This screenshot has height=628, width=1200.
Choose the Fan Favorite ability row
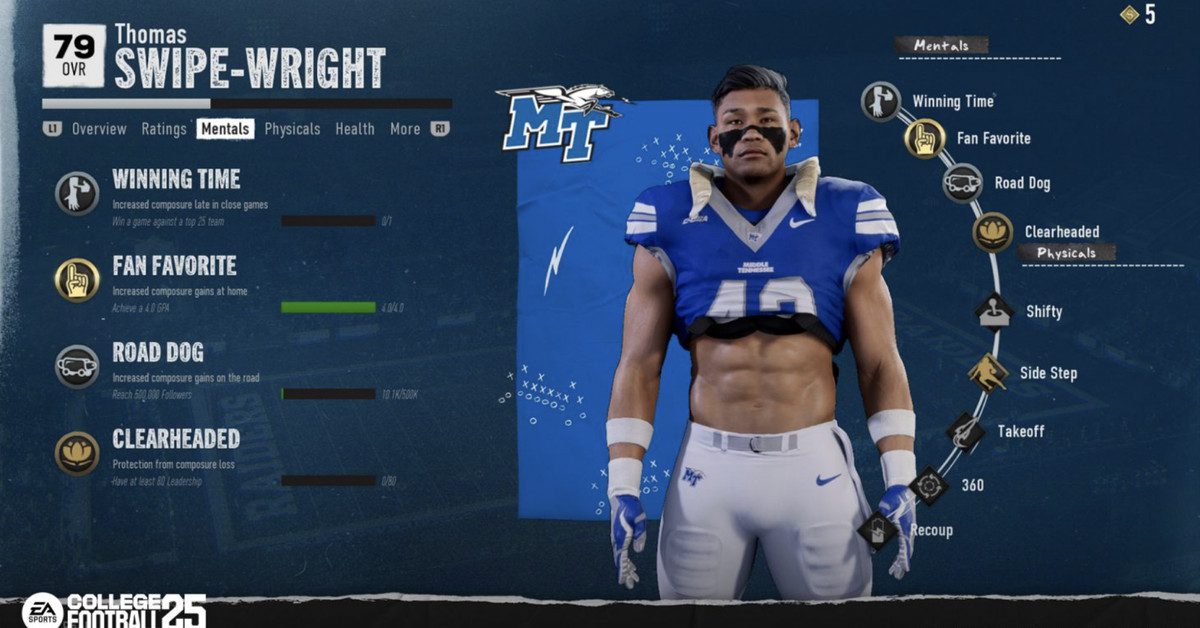pyautogui.click(x=174, y=266)
